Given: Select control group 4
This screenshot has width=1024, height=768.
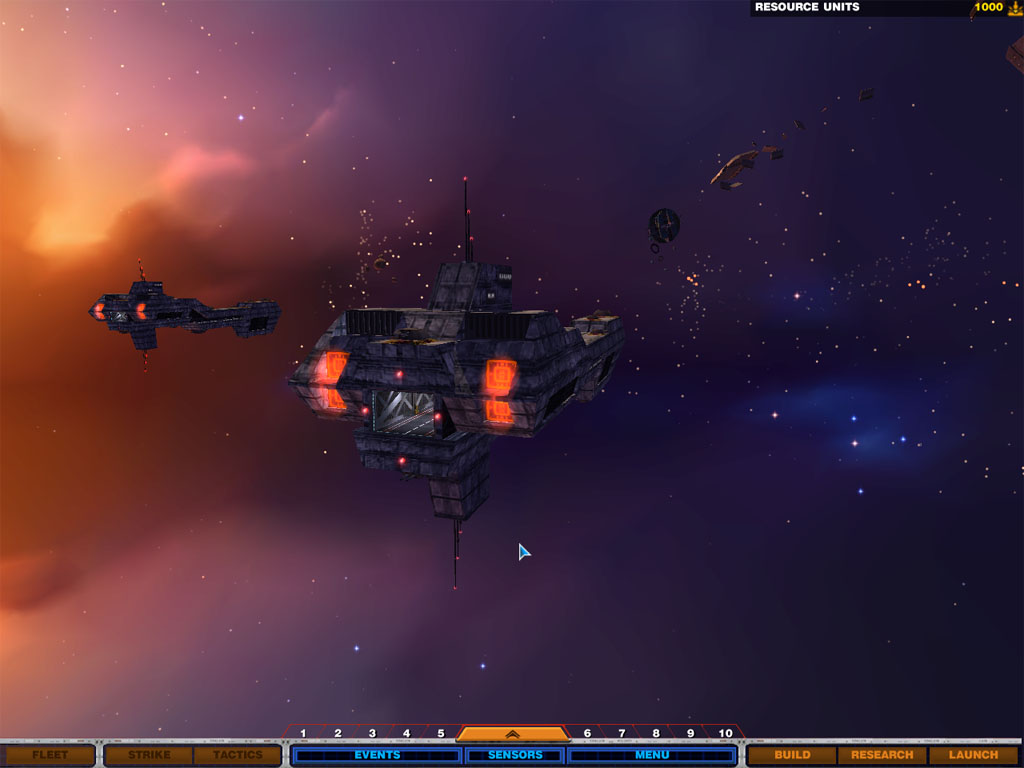Looking at the screenshot, I should pyautogui.click(x=406, y=734).
